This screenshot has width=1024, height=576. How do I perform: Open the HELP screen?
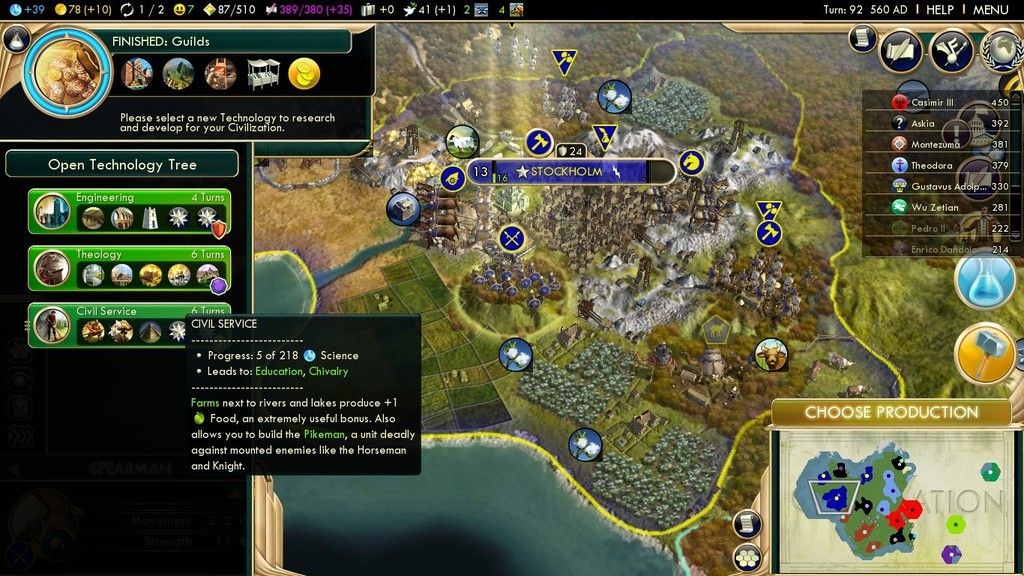(940, 9)
